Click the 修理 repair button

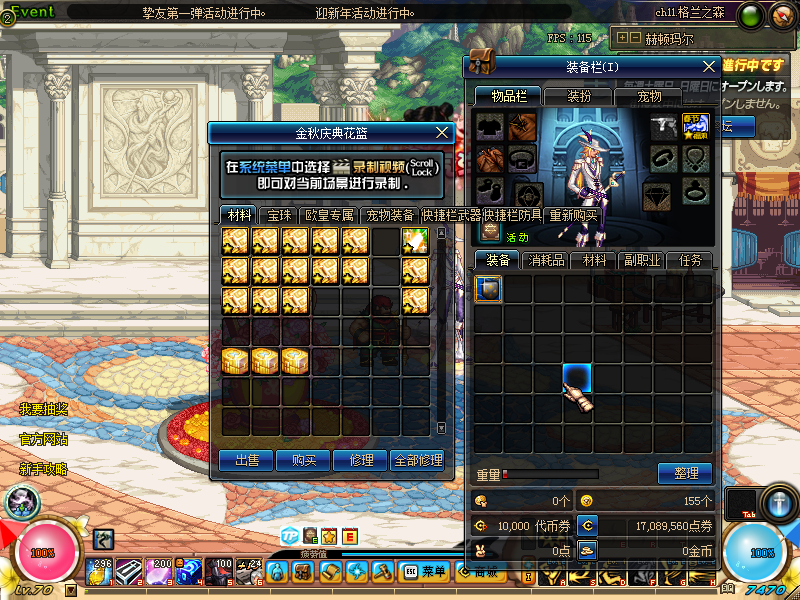[361, 460]
